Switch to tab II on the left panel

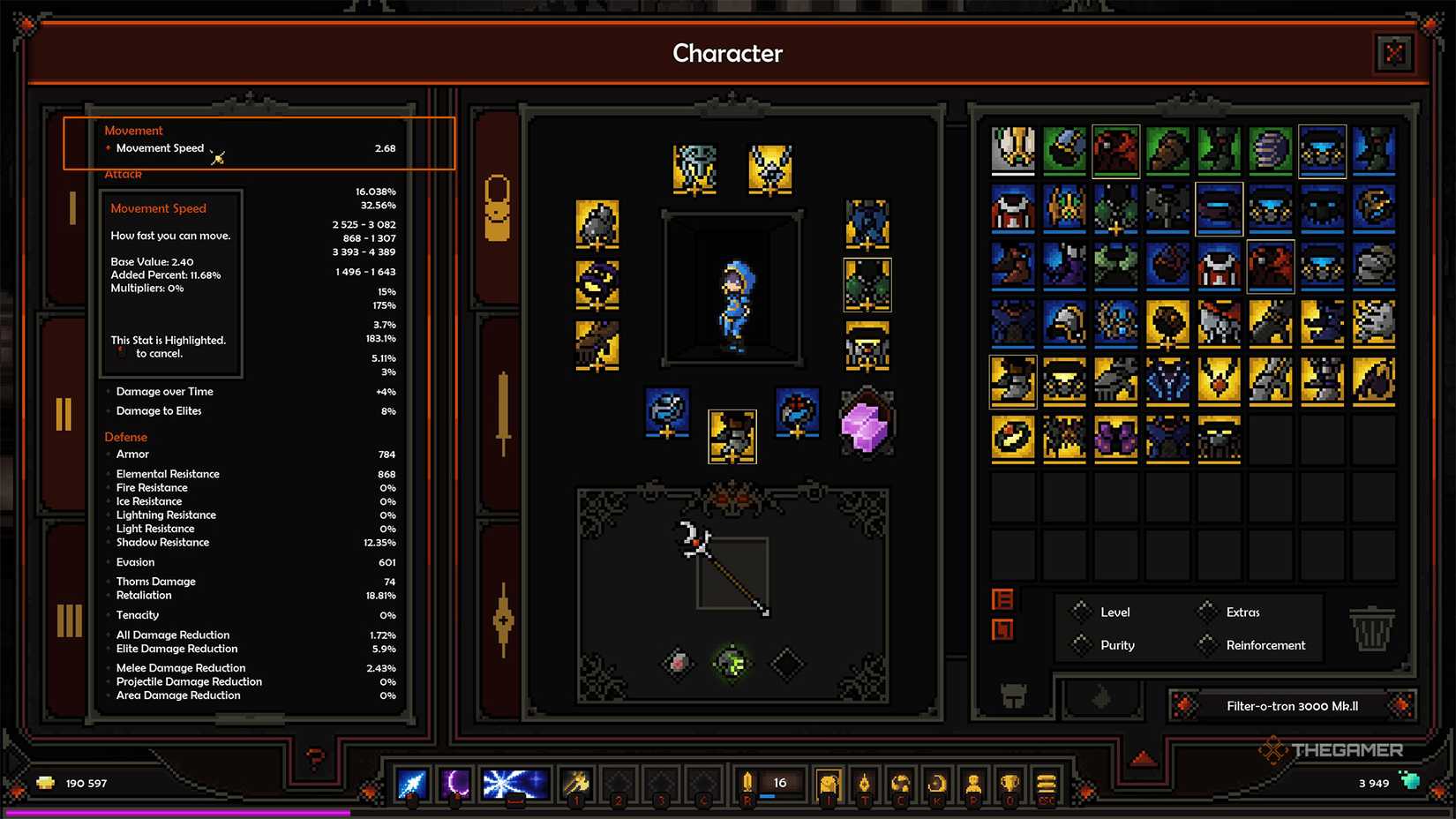pyautogui.click(x=63, y=410)
